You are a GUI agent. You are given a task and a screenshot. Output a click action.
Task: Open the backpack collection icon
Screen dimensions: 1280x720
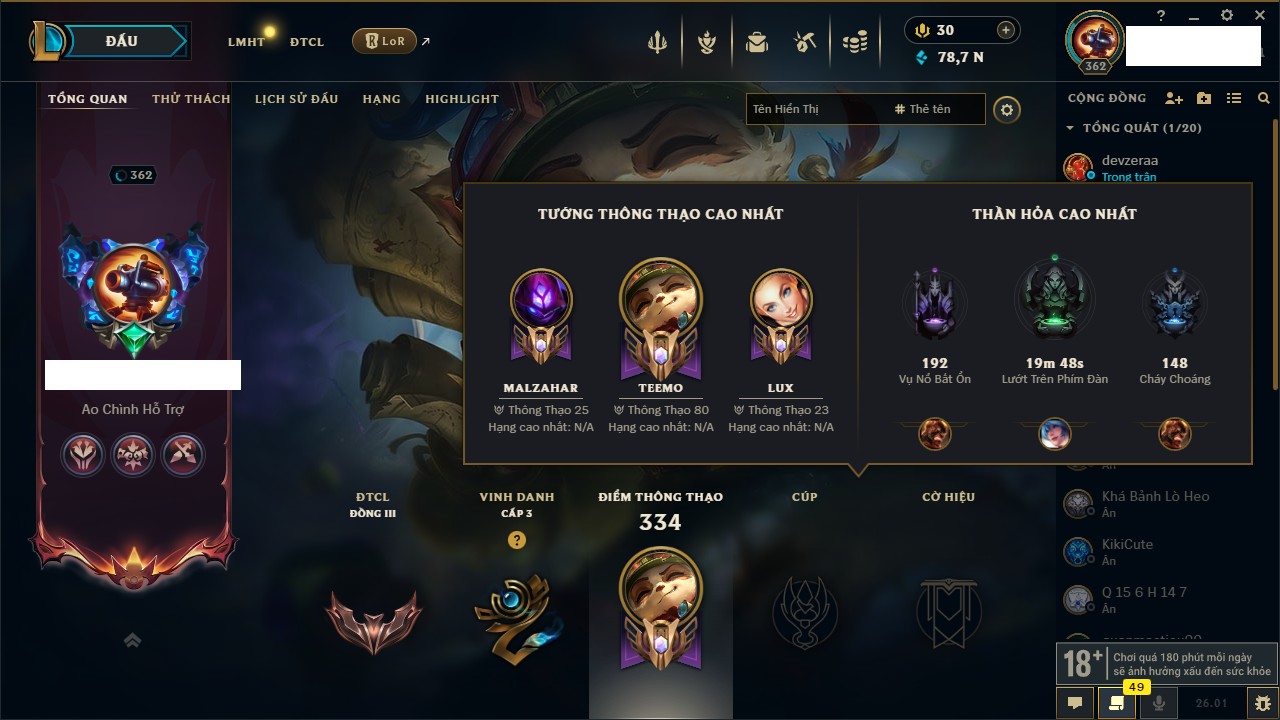757,42
